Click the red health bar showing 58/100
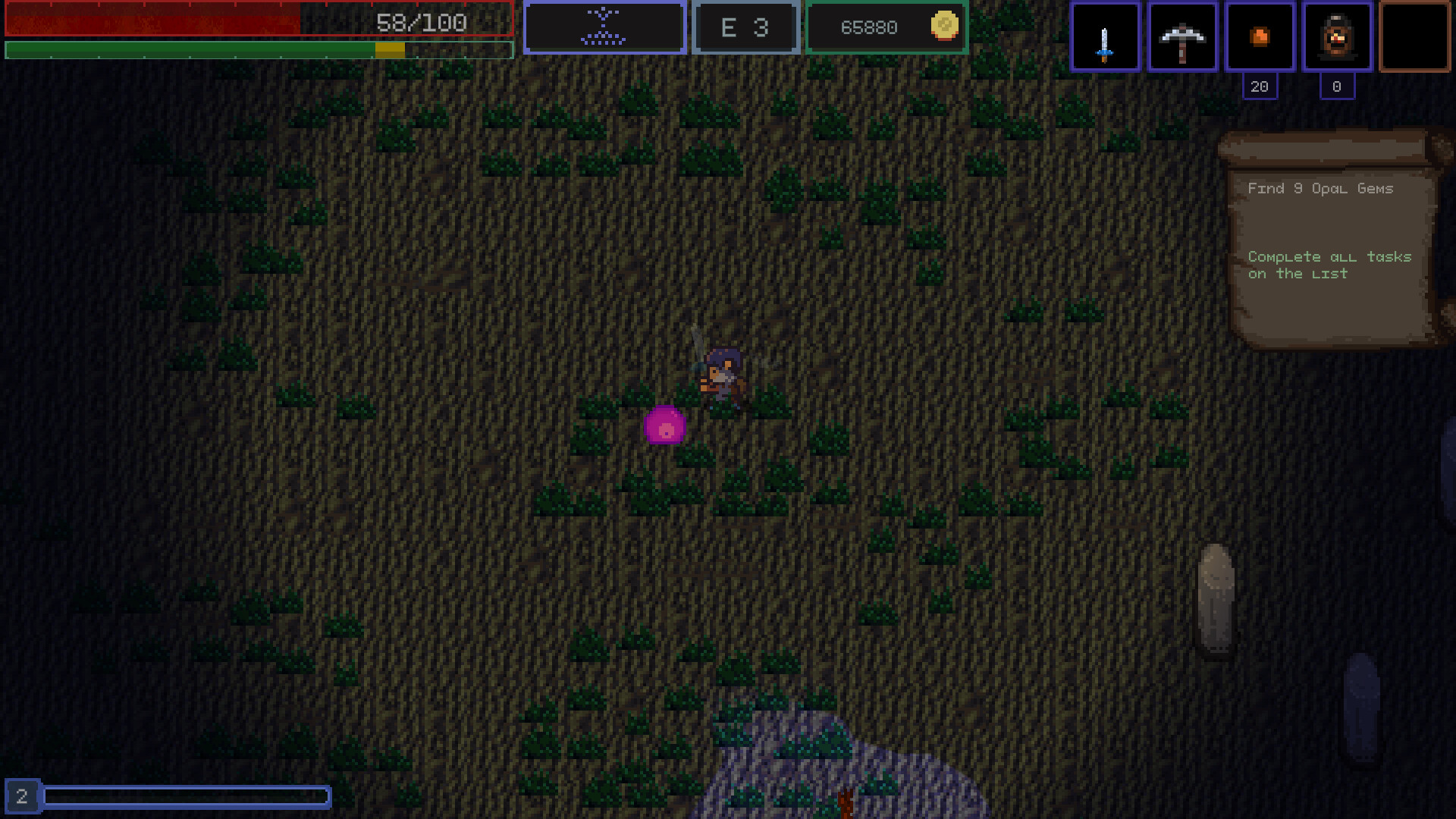1456x819 pixels. 258,21
